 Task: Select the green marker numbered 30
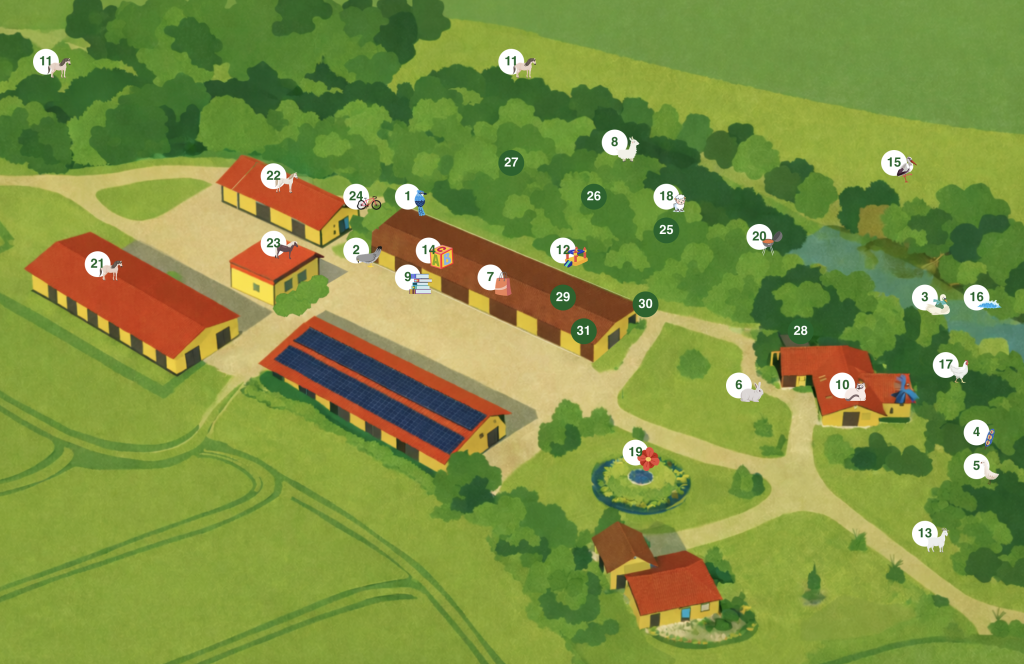point(645,304)
